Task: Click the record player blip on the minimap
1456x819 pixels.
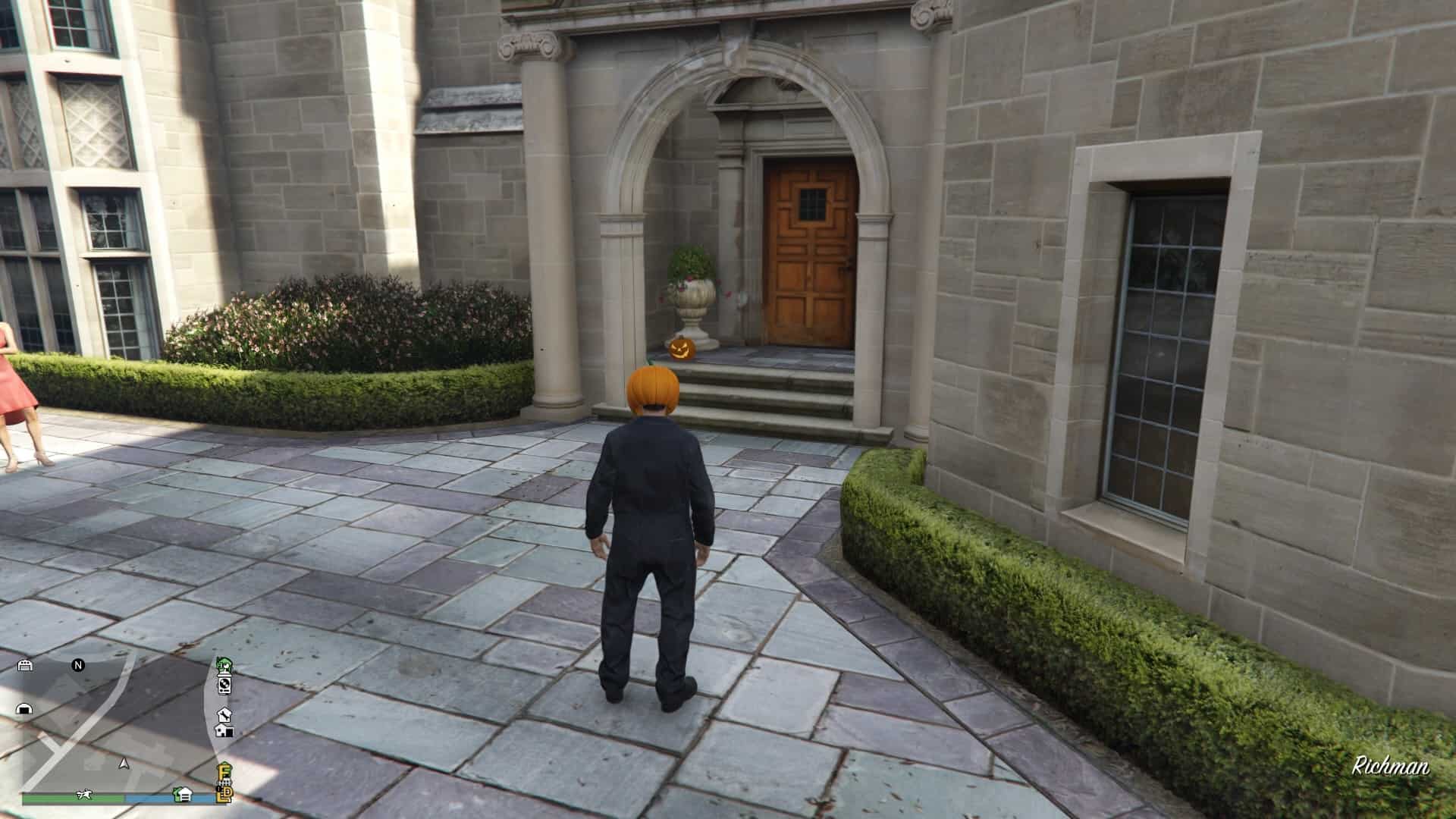Action: 224,686
